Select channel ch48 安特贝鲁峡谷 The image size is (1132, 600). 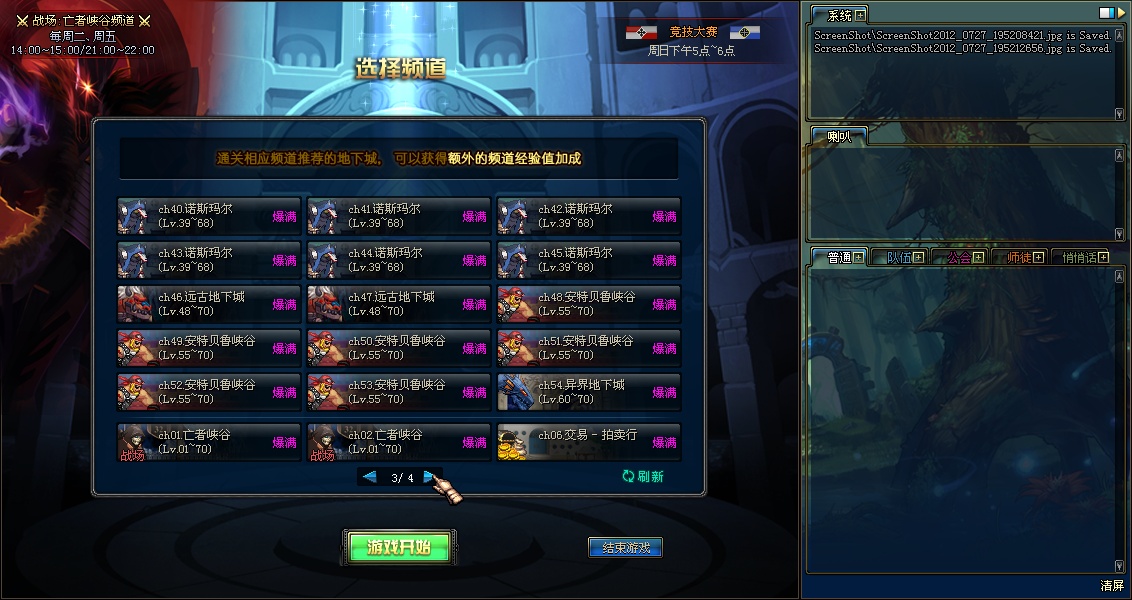tap(589, 304)
